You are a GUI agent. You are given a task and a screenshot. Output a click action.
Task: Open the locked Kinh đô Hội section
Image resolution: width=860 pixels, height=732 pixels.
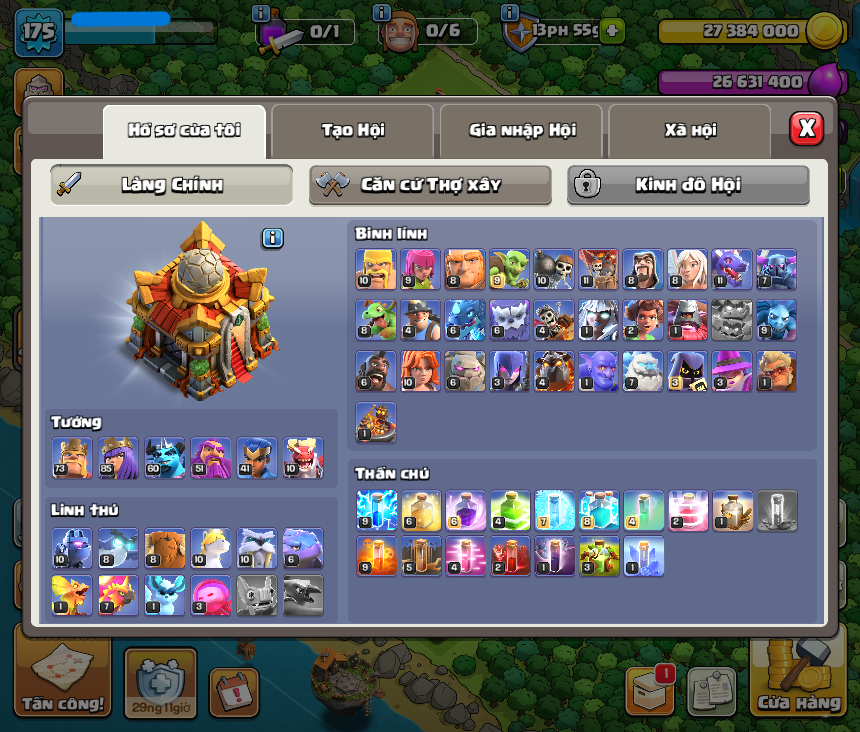click(688, 185)
